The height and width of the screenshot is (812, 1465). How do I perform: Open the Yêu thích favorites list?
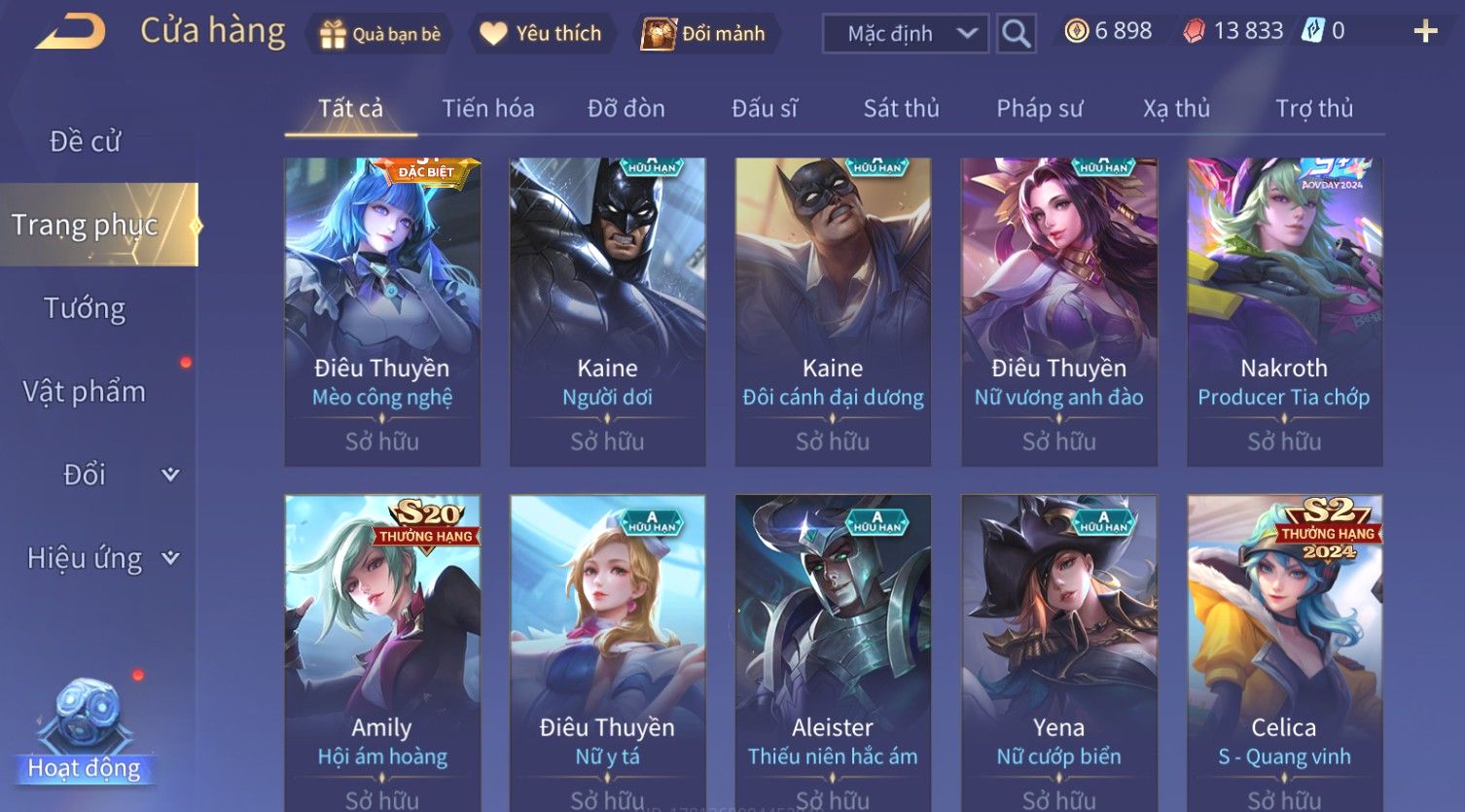click(541, 34)
